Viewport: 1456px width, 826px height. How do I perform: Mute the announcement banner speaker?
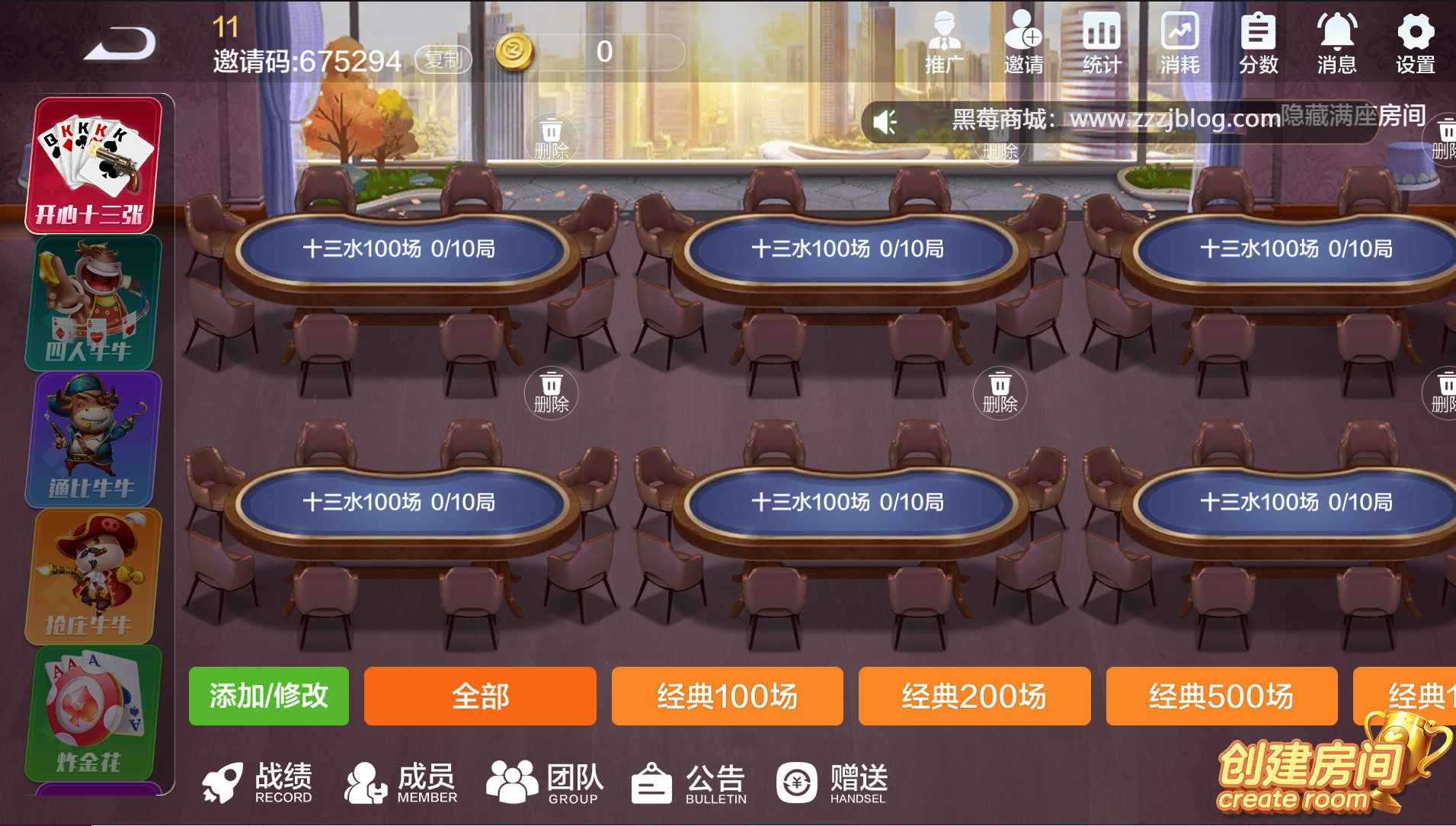pyautogui.click(x=884, y=120)
